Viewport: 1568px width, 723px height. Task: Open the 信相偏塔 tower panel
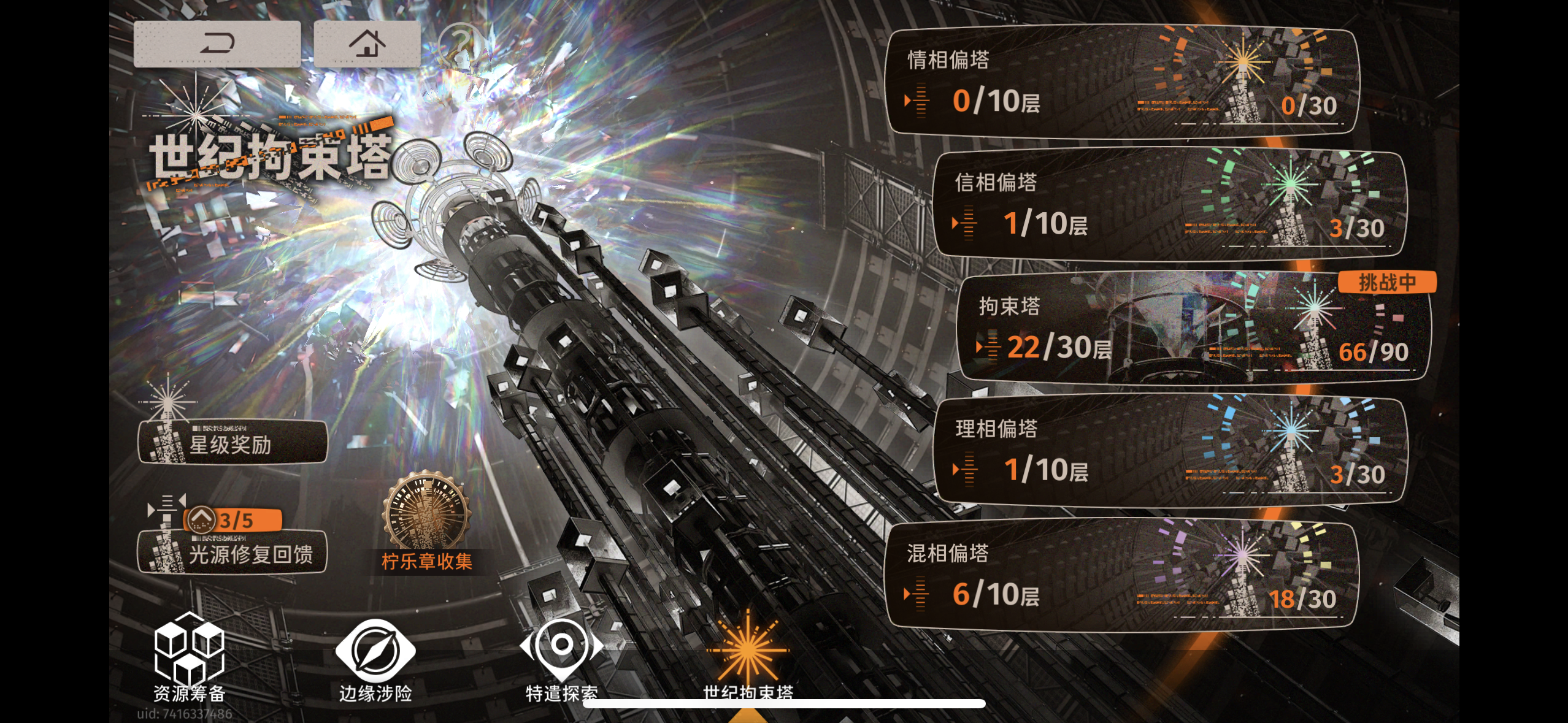[1166, 207]
